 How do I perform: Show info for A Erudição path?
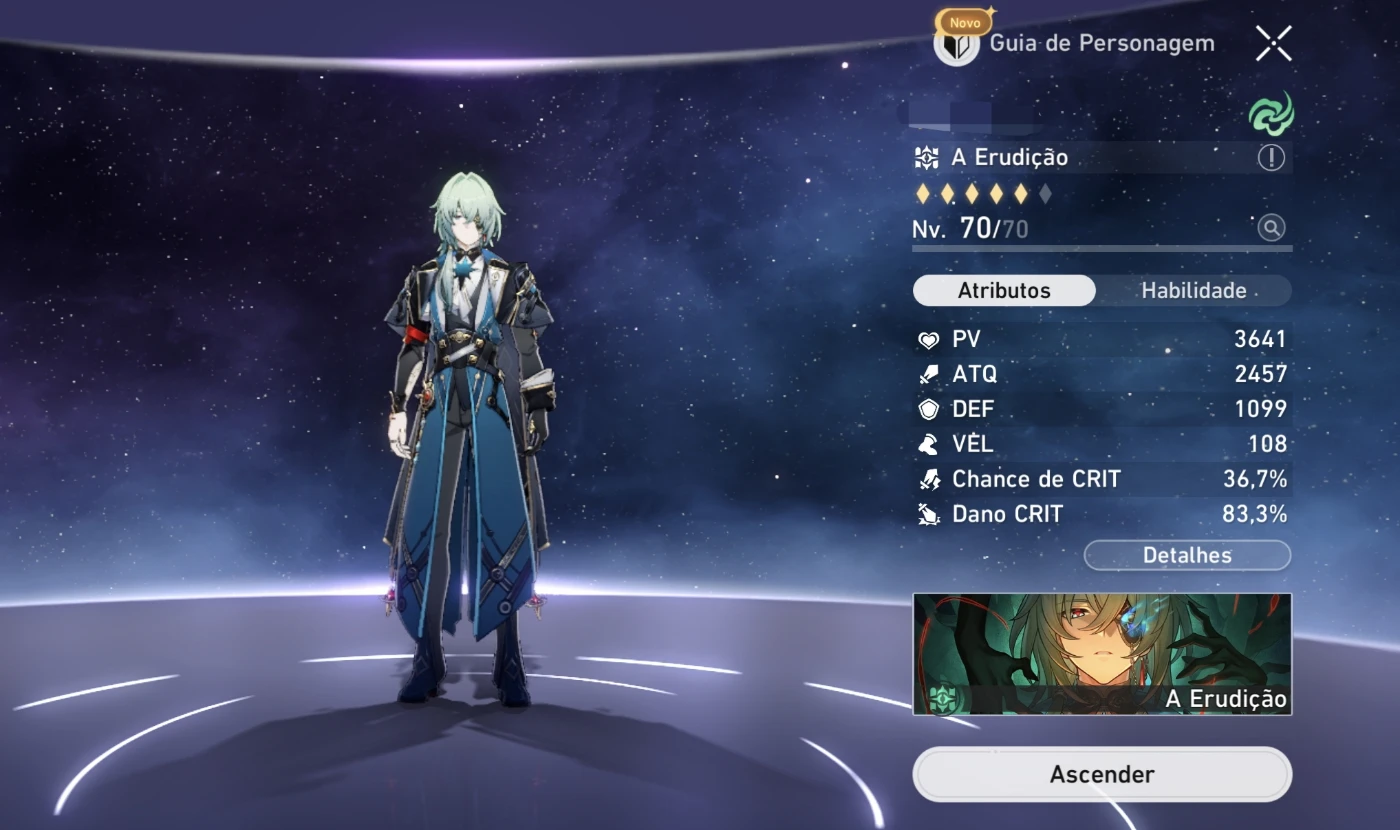[1271, 158]
